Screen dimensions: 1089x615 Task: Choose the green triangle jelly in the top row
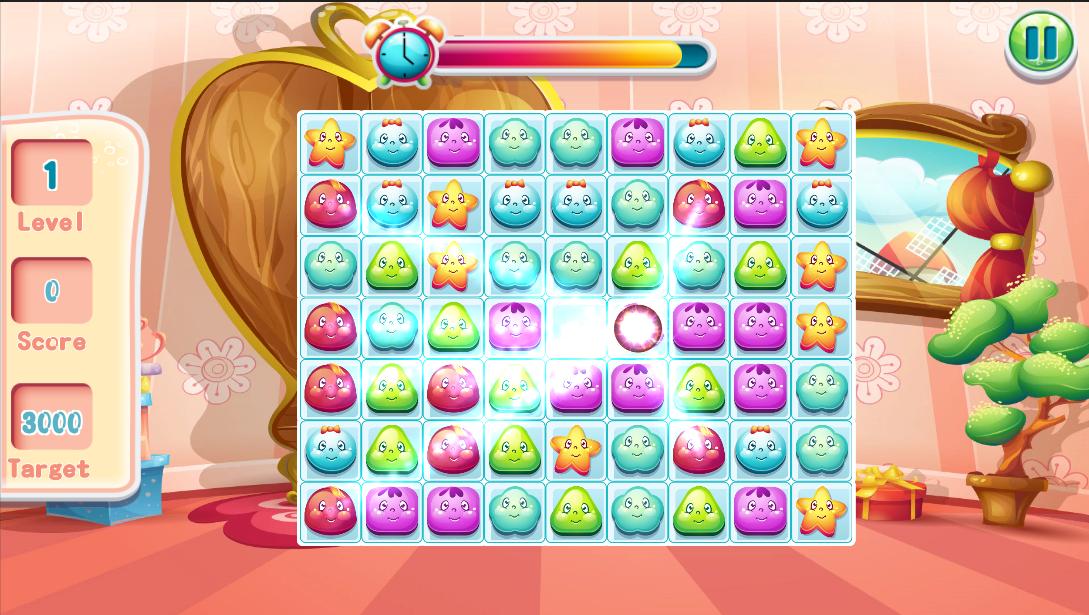760,143
